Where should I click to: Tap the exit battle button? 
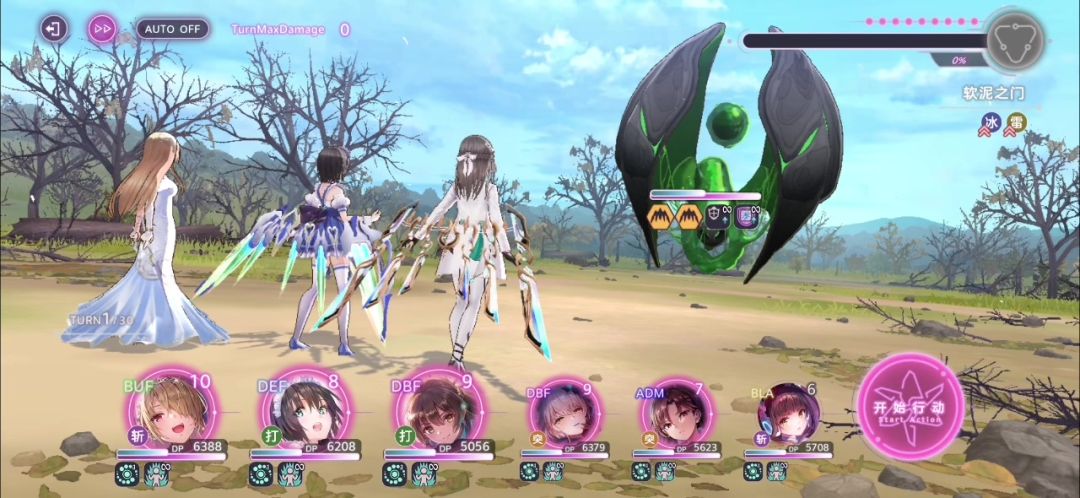(54, 28)
